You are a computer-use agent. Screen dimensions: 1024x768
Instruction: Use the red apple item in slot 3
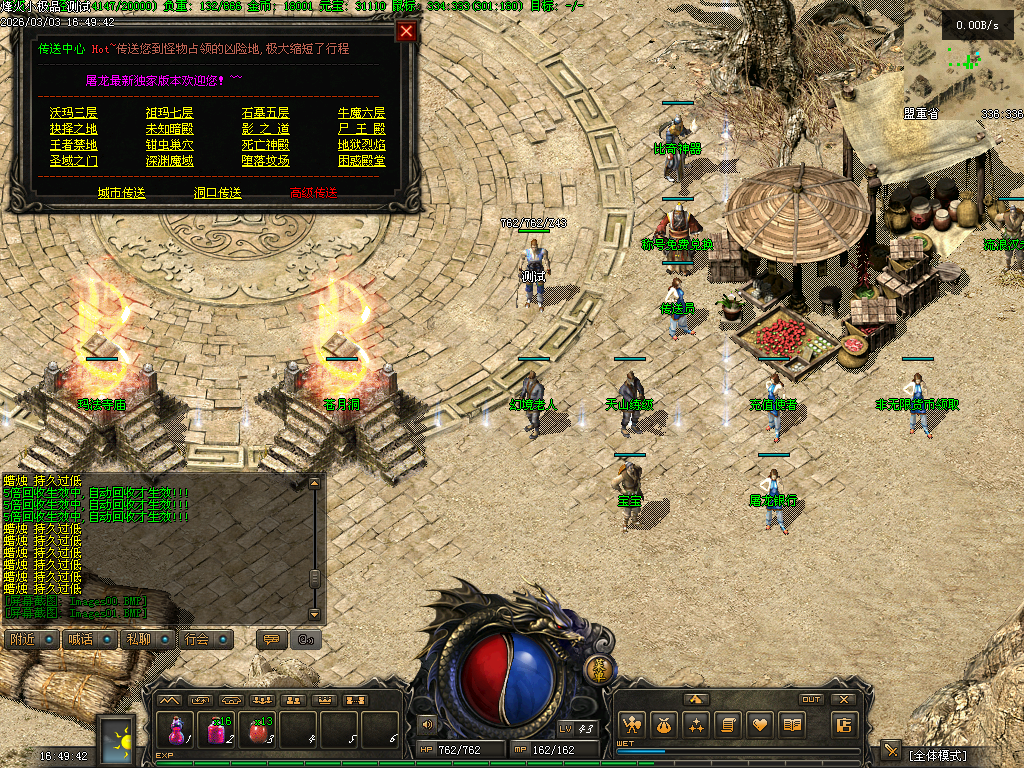coord(259,730)
